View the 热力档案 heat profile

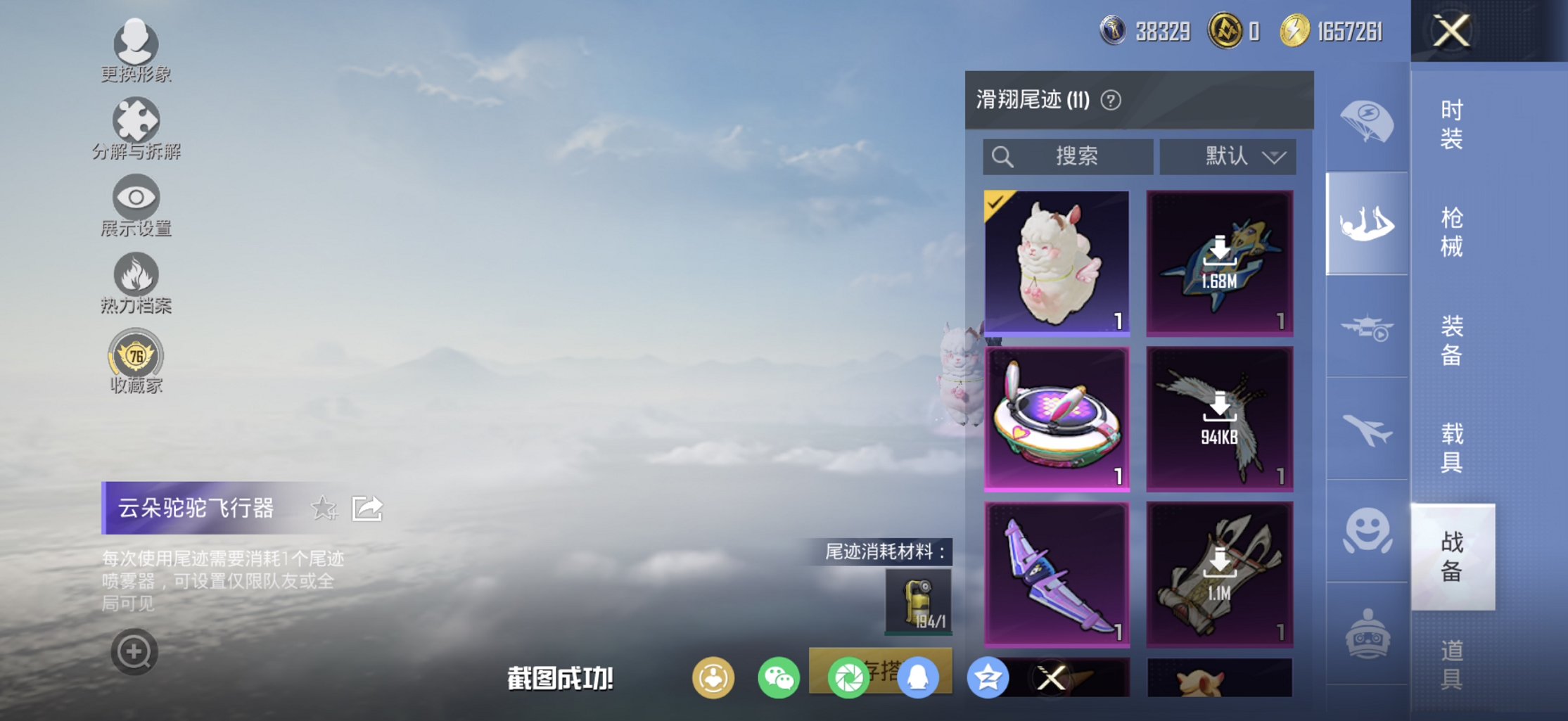point(135,279)
